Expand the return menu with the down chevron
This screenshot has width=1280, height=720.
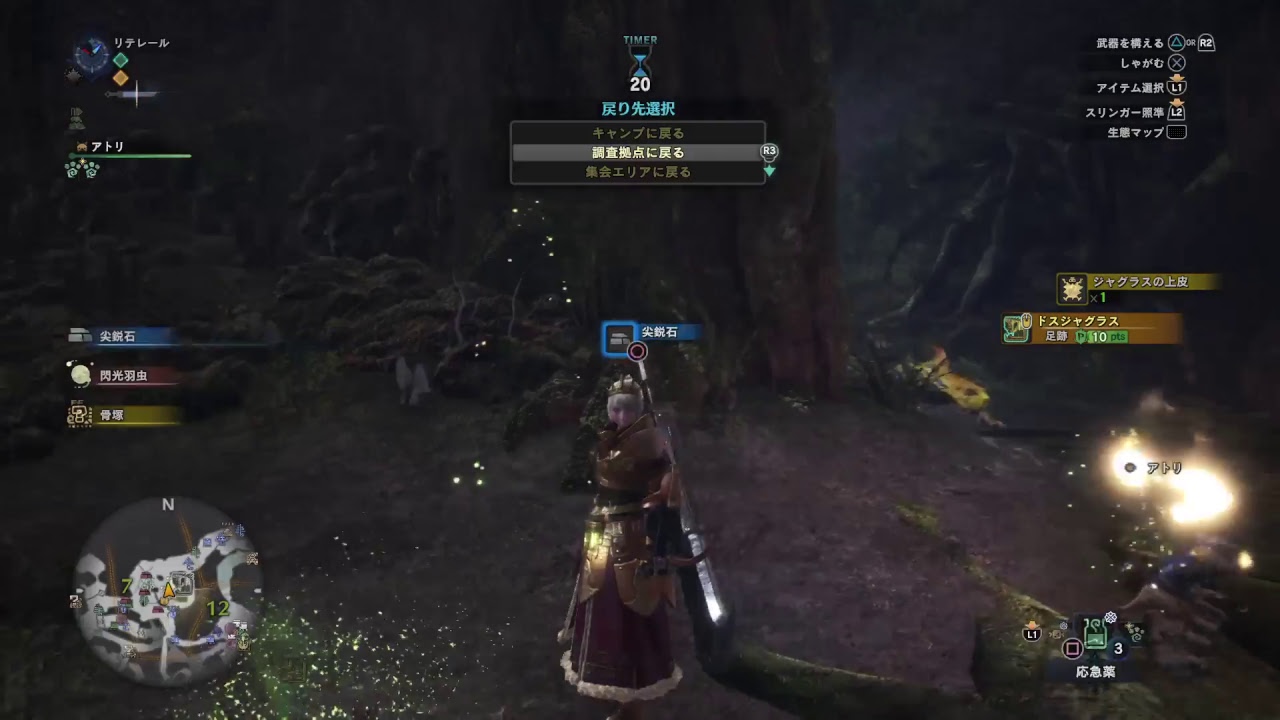[767, 172]
